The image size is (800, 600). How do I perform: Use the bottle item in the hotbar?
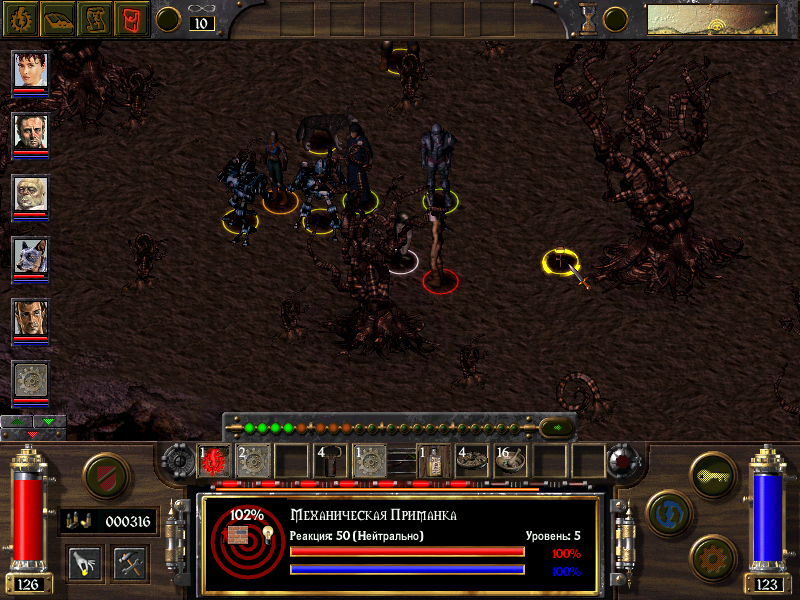[x=432, y=460]
